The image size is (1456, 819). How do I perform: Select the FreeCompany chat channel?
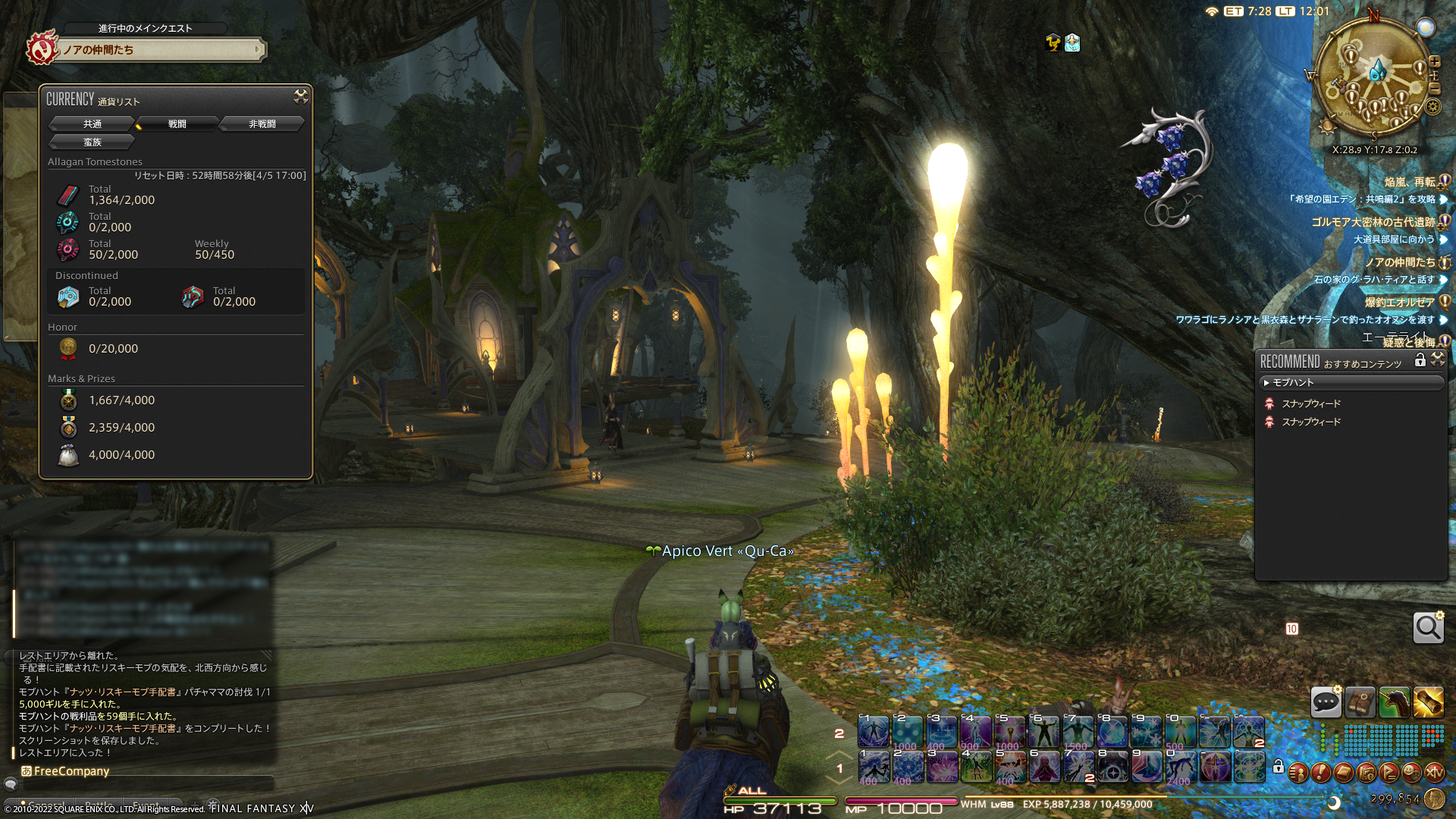pyautogui.click(x=71, y=771)
